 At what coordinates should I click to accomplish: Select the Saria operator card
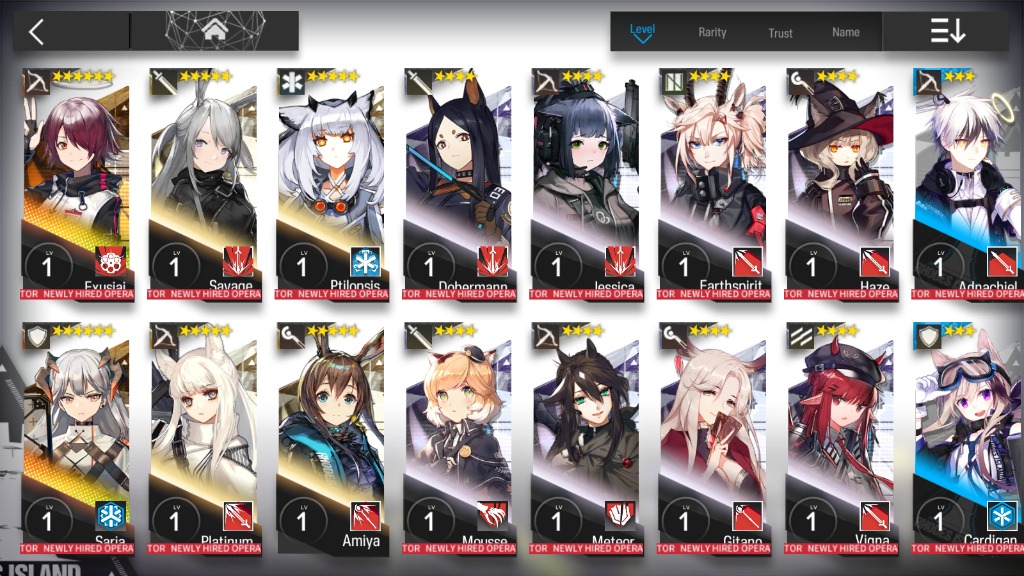pyautogui.click(x=76, y=435)
